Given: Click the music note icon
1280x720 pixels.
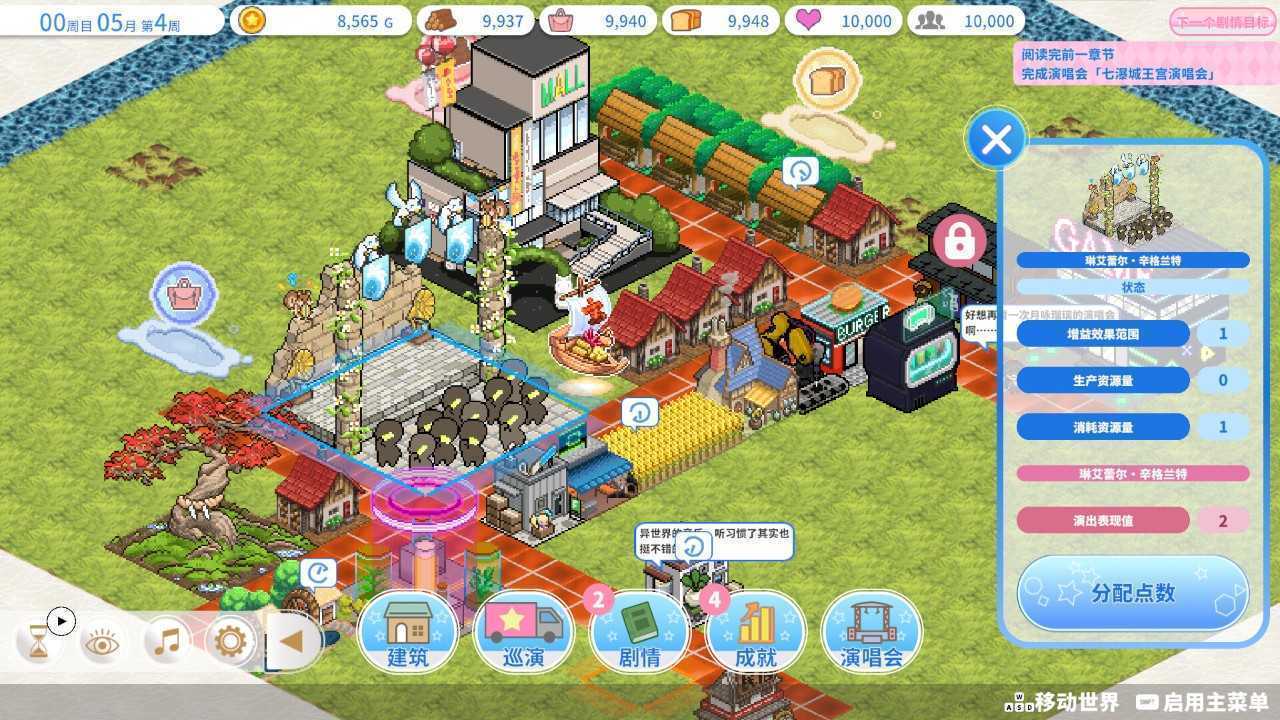Looking at the screenshot, I should pyautogui.click(x=167, y=641).
